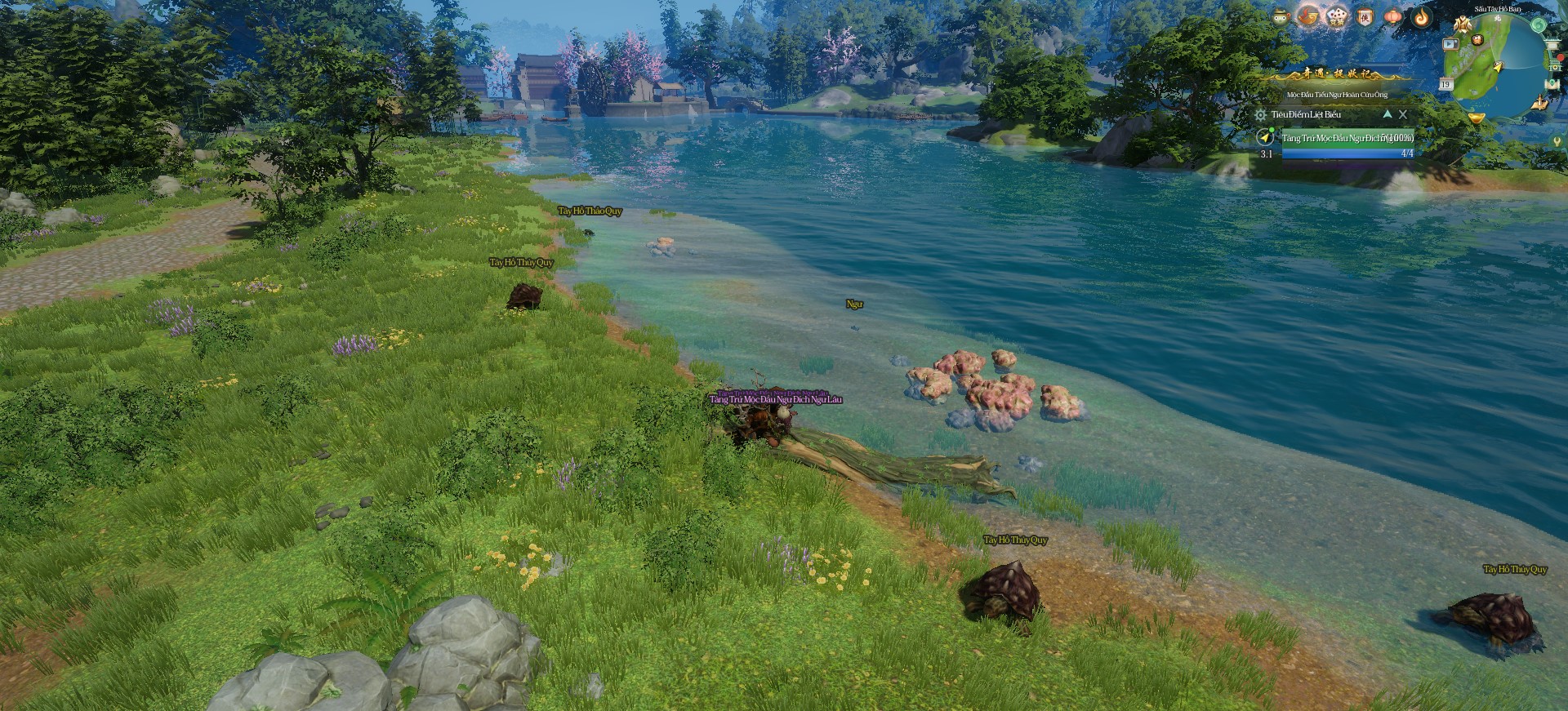Open the video player TV icon
Viewport: 1568px width, 711px height.
tap(1450, 44)
